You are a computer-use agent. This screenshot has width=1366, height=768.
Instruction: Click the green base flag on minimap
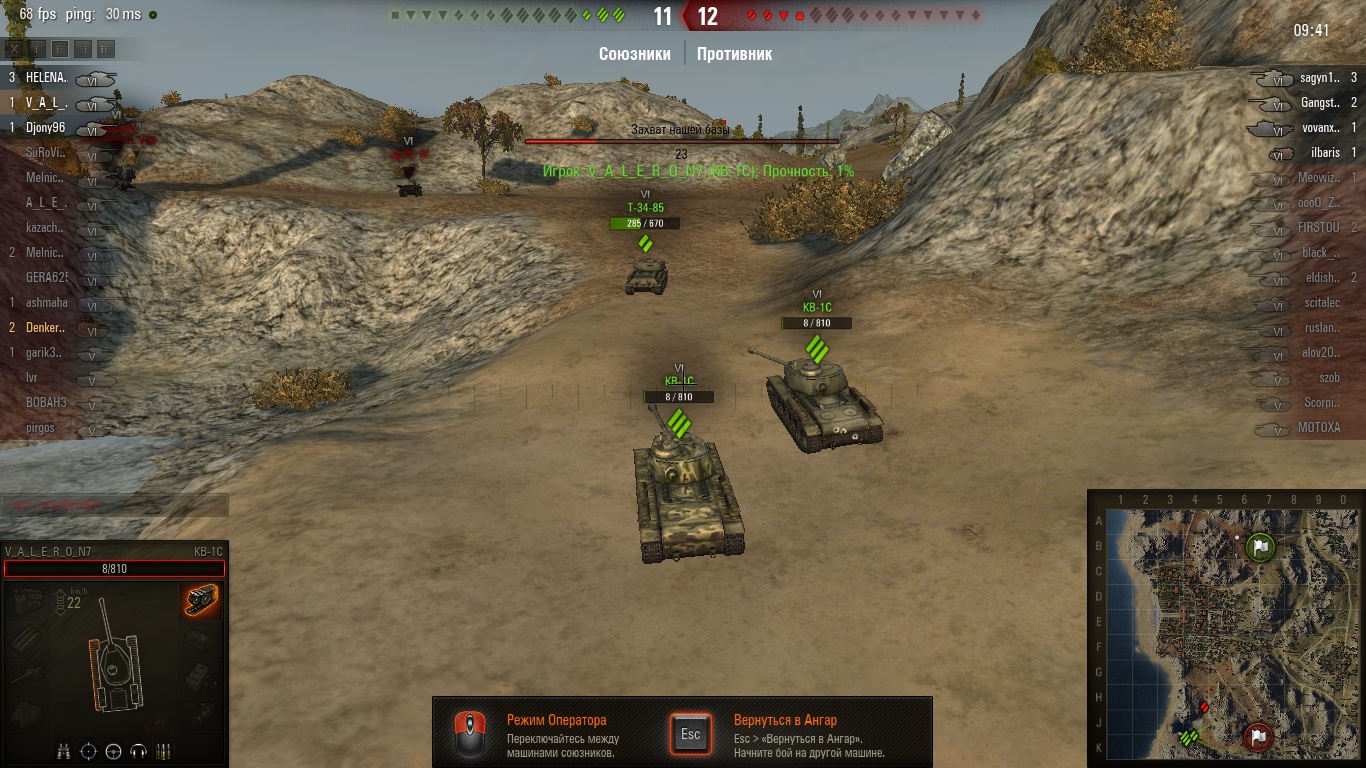click(1262, 547)
